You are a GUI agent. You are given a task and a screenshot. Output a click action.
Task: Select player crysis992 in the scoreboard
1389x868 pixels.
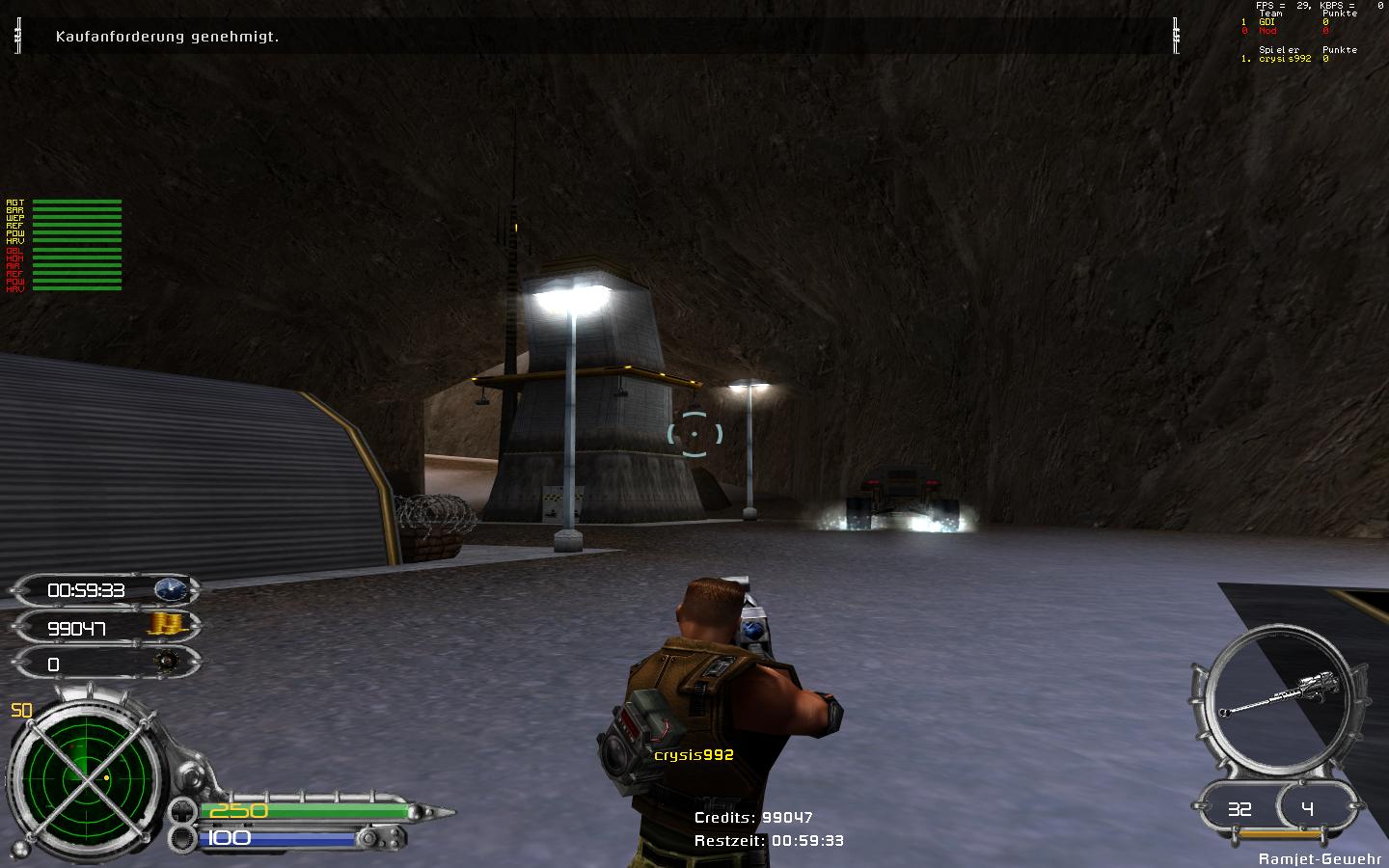pyautogui.click(x=1285, y=59)
